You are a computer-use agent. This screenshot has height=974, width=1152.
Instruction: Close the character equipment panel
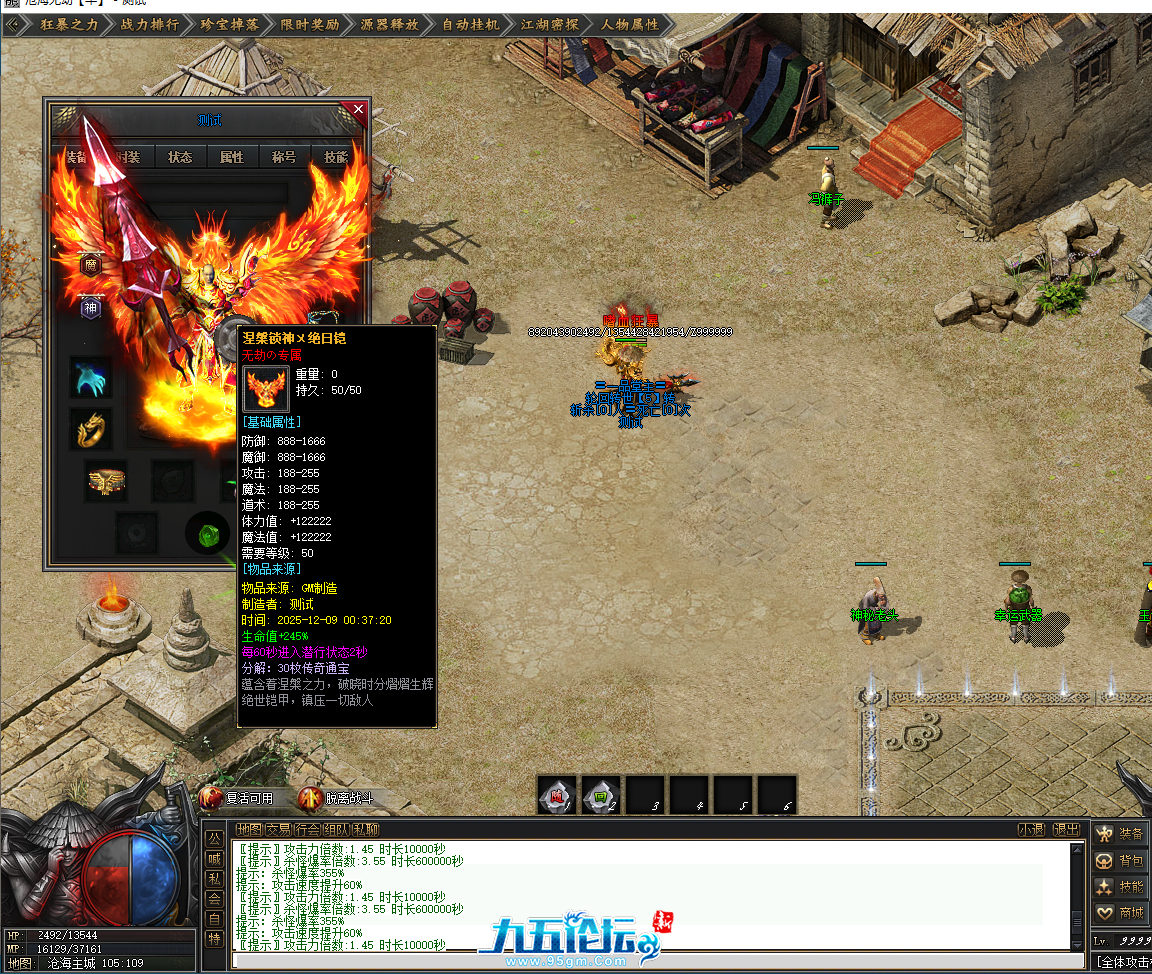358,108
